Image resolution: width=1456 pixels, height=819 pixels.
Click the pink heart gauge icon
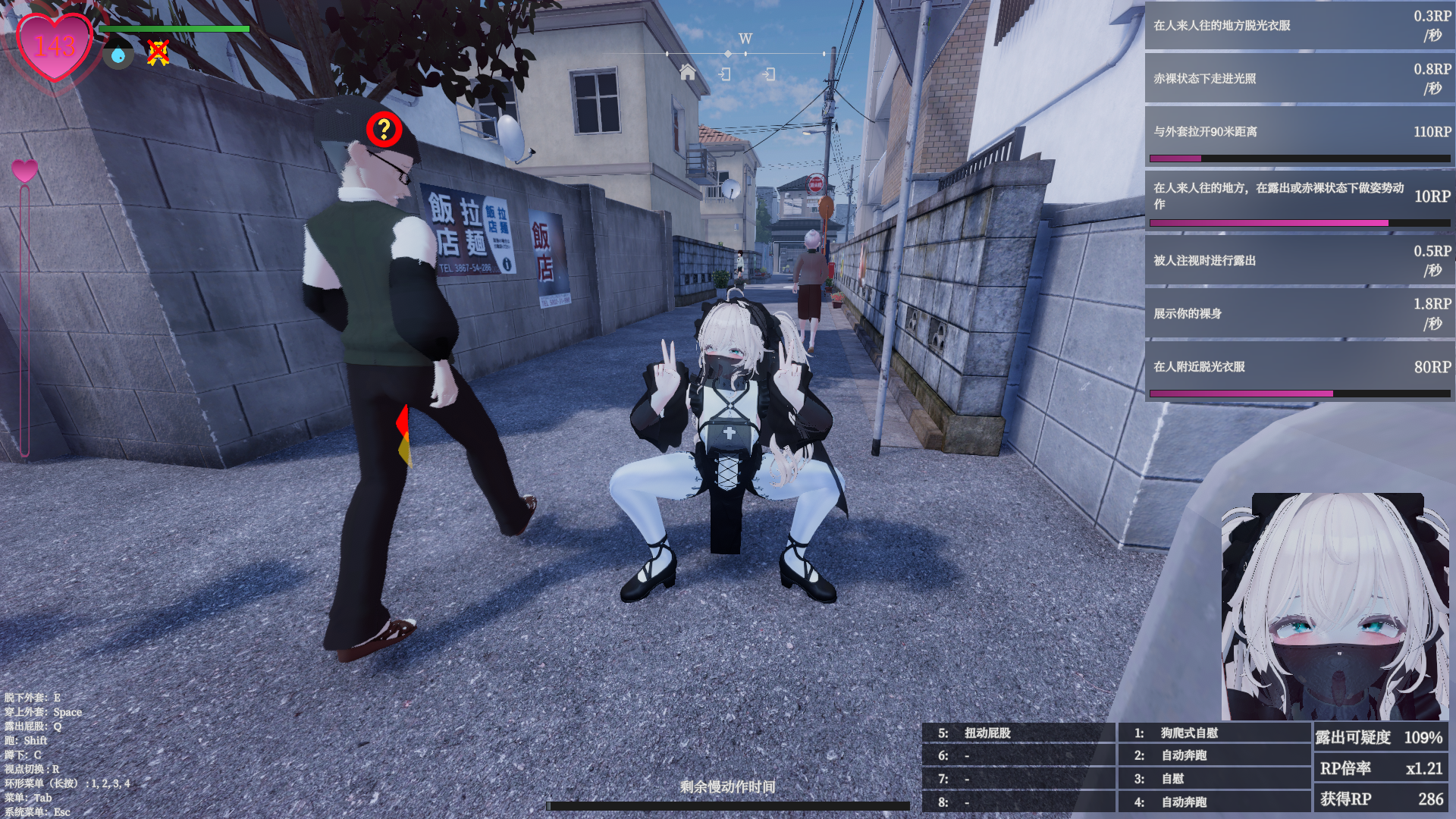coord(24,171)
